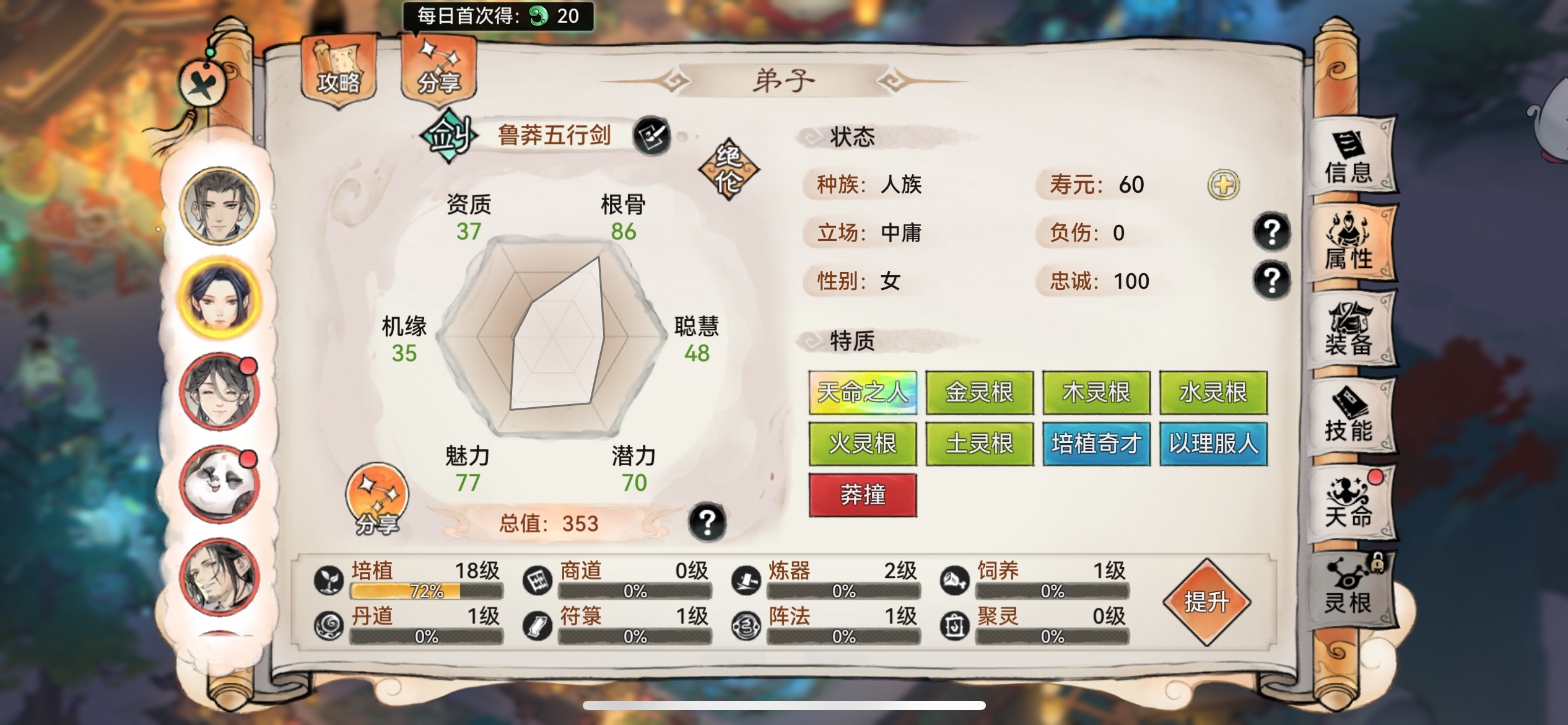Switch to the 装备 equipment tab
The image size is (1568, 725).
[x=1355, y=328]
